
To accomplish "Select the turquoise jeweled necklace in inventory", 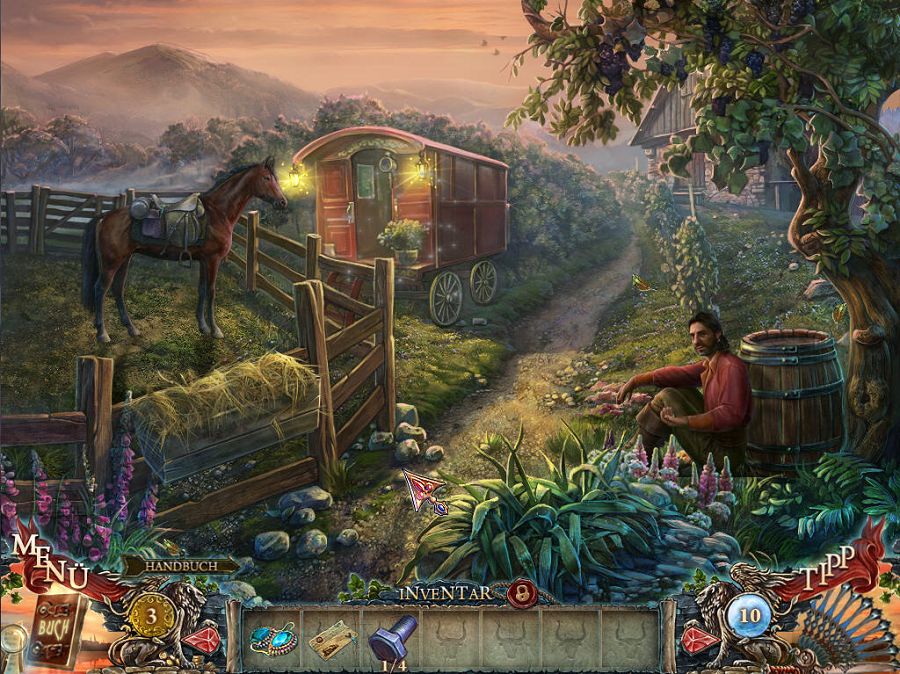I will [x=272, y=639].
